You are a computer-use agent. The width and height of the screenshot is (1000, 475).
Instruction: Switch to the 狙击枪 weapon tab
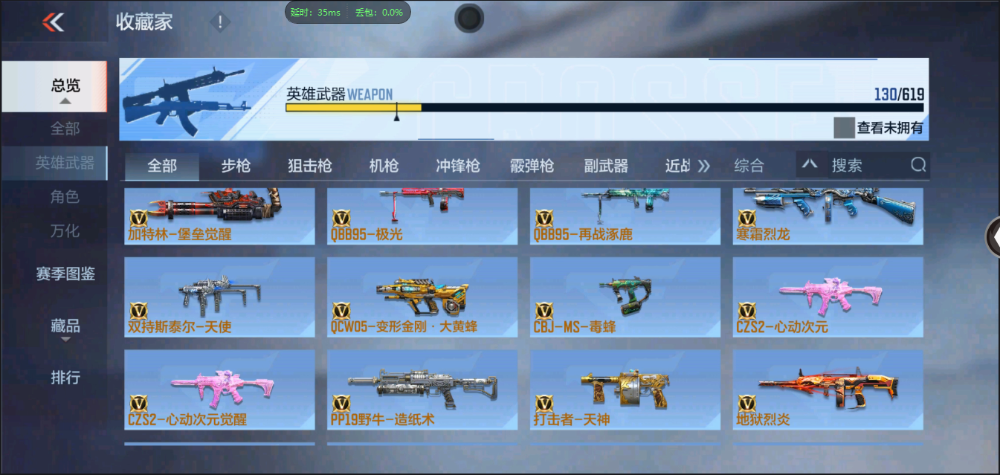tap(310, 166)
